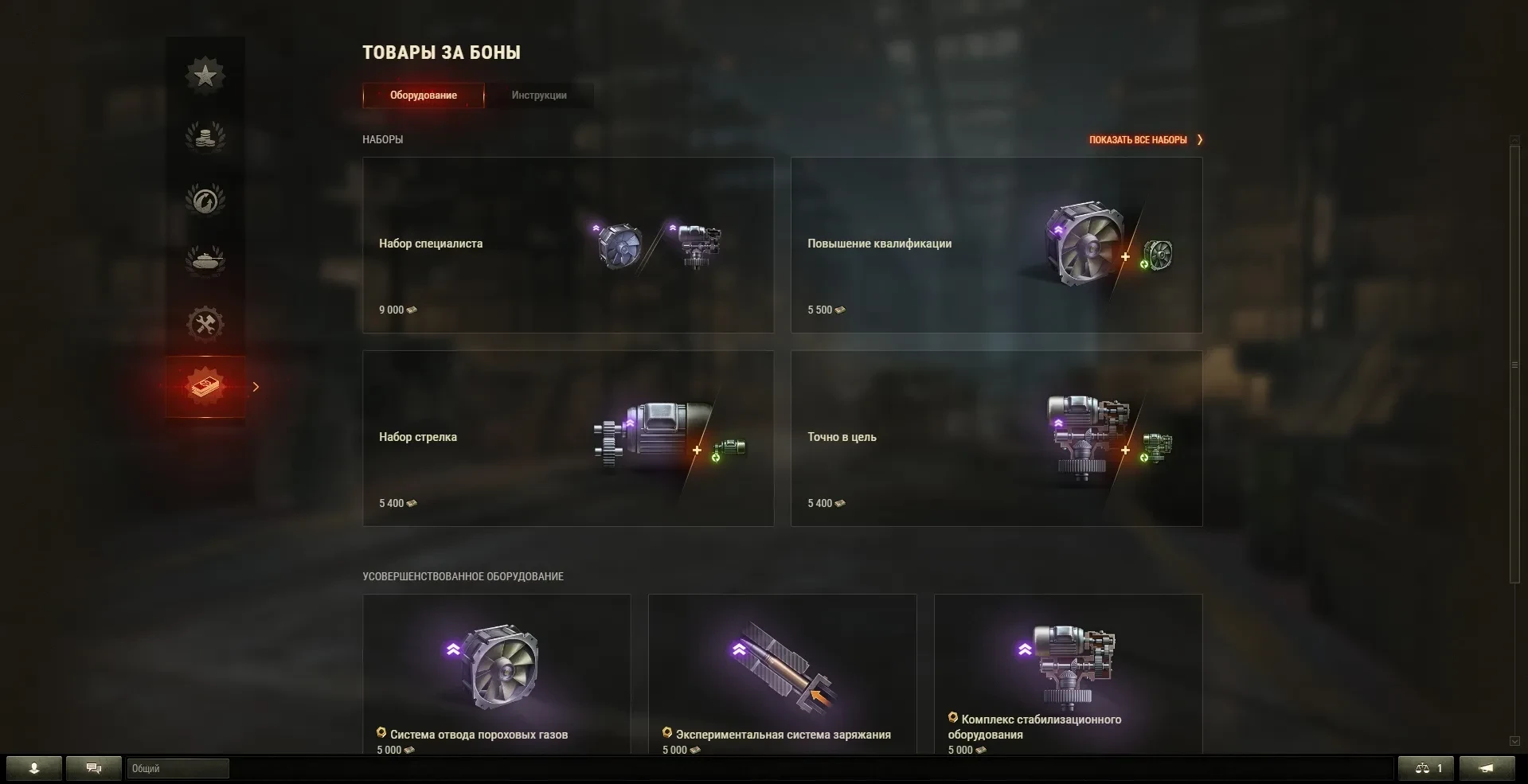Click the Общий chat channel box
Image resolution: width=1528 pixels, height=784 pixels.
pos(178,768)
